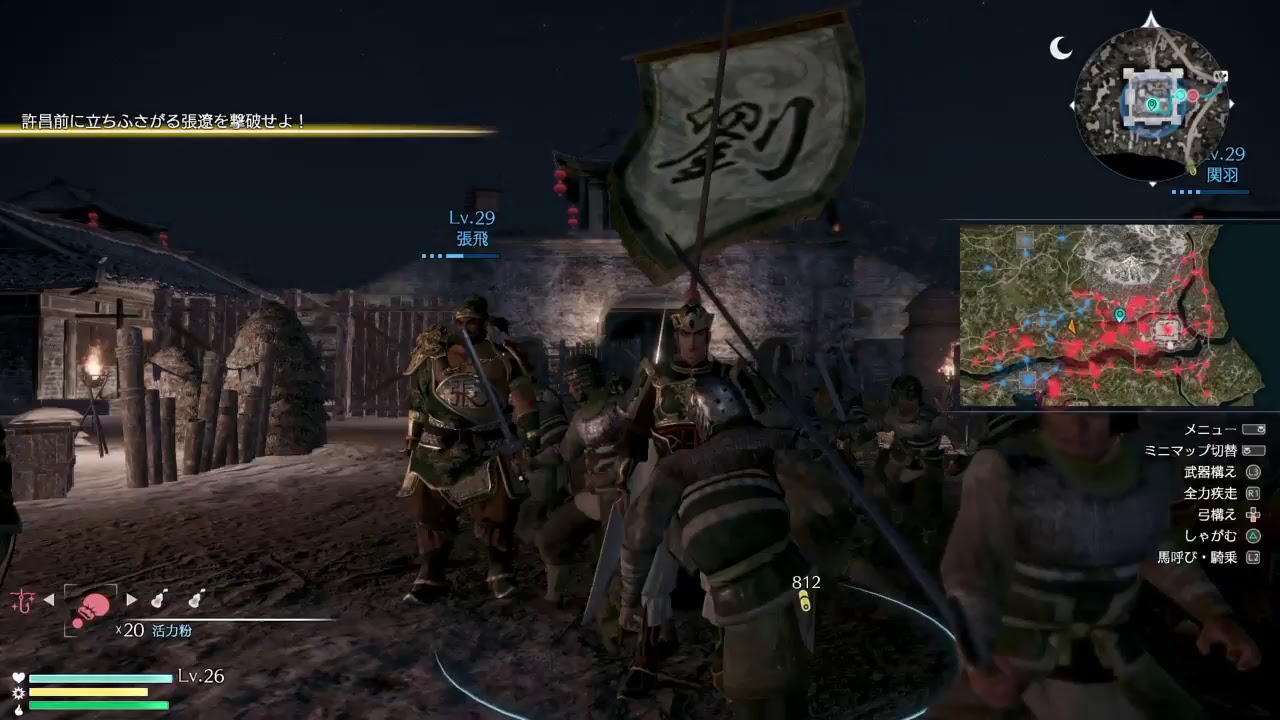Image resolution: width=1280 pixels, height=720 pixels.
Task: Click the moon time-of-day icon
Action: [1060, 47]
